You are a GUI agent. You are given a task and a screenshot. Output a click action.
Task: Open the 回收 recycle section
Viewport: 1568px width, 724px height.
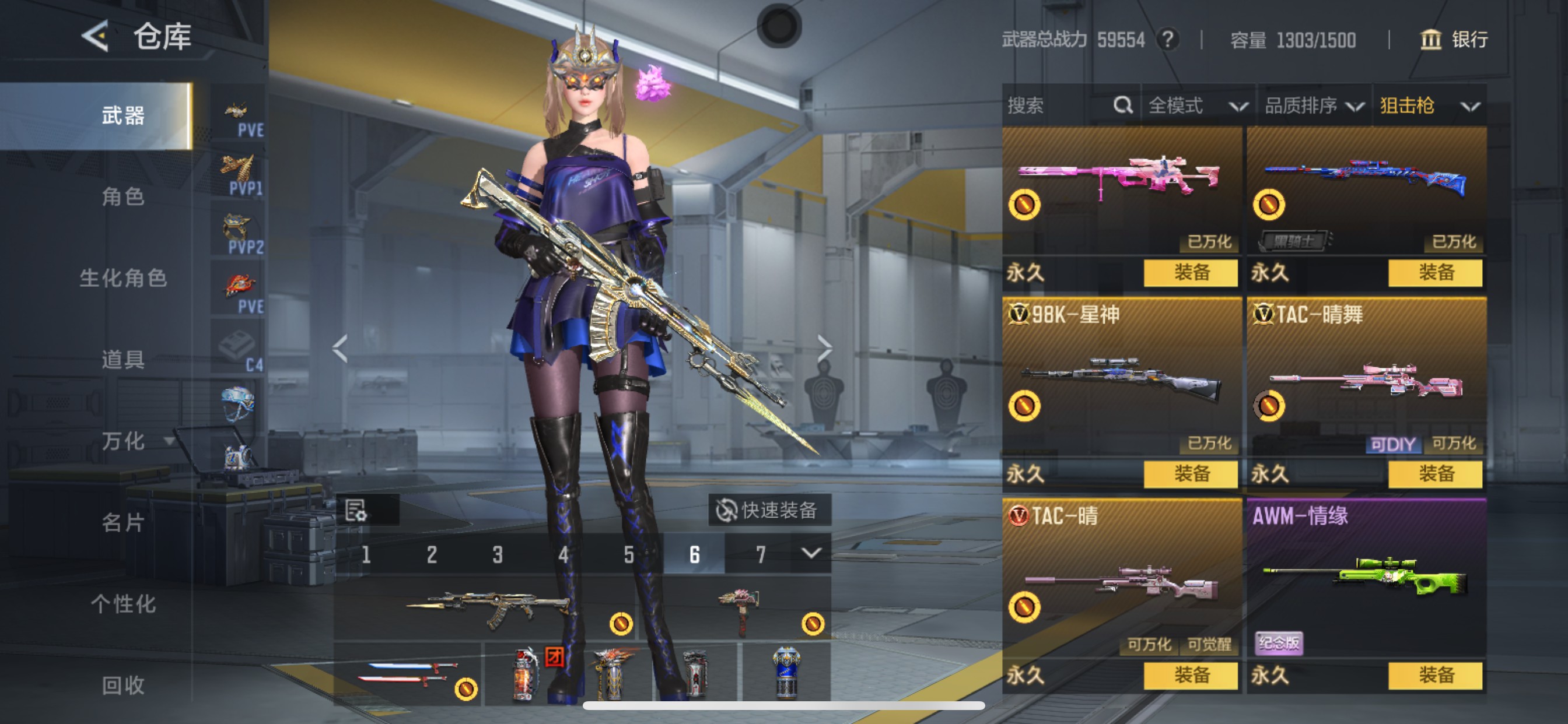point(123,686)
